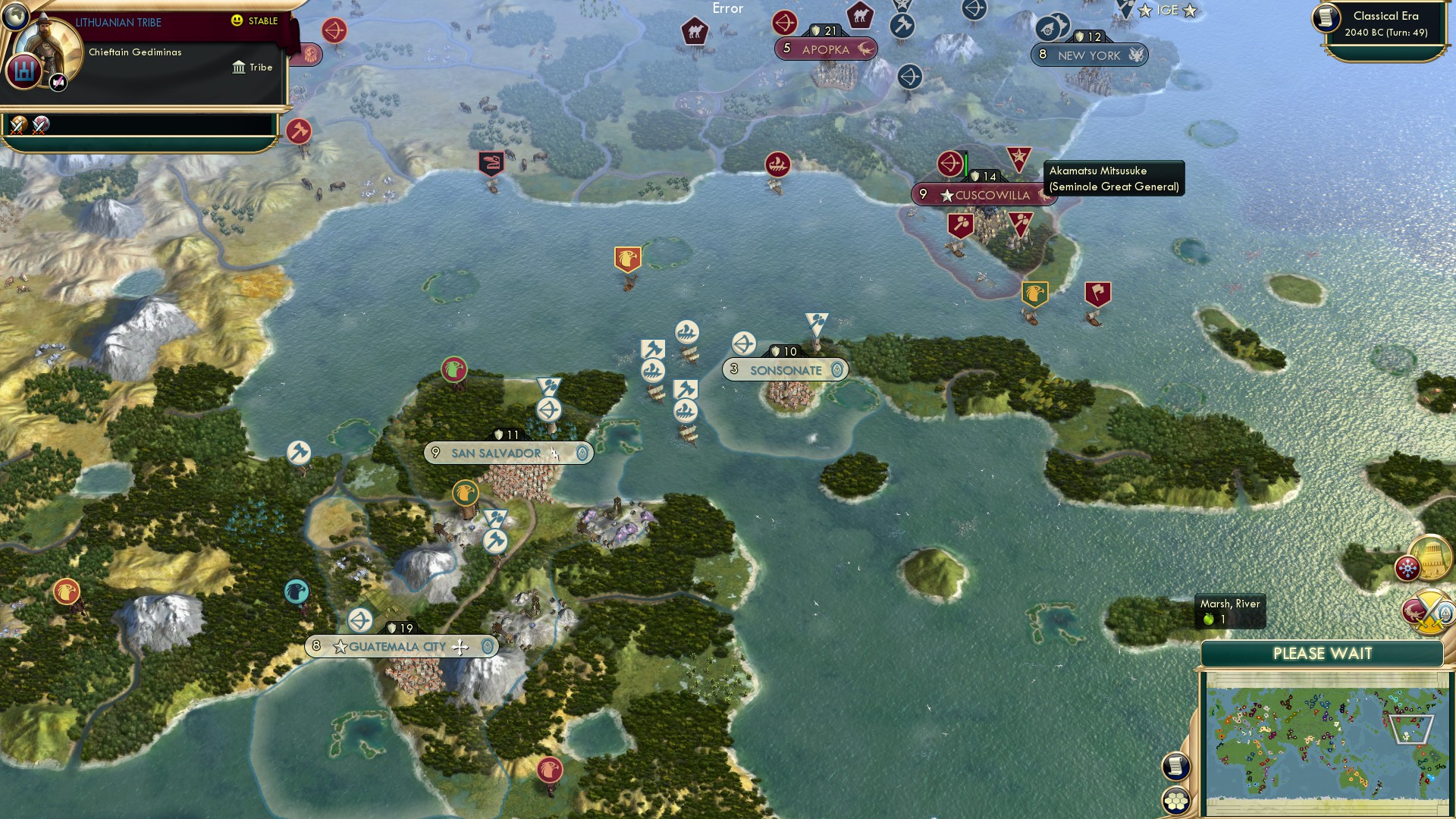Screen dimensions: 1456x819
Task: Click the red snowflake notification bubble
Action: [1407, 568]
